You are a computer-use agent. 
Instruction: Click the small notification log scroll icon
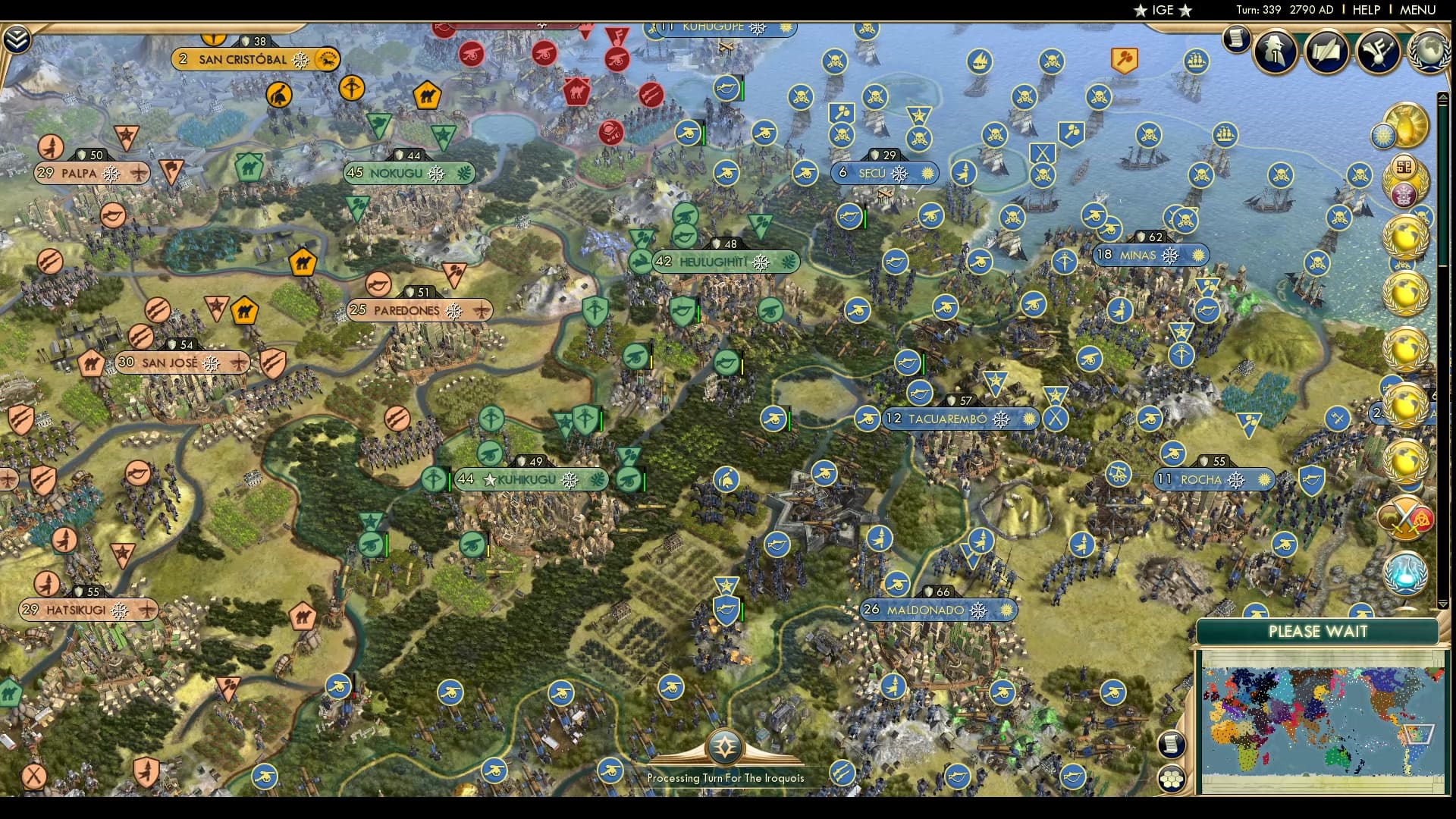[x=1238, y=38]
